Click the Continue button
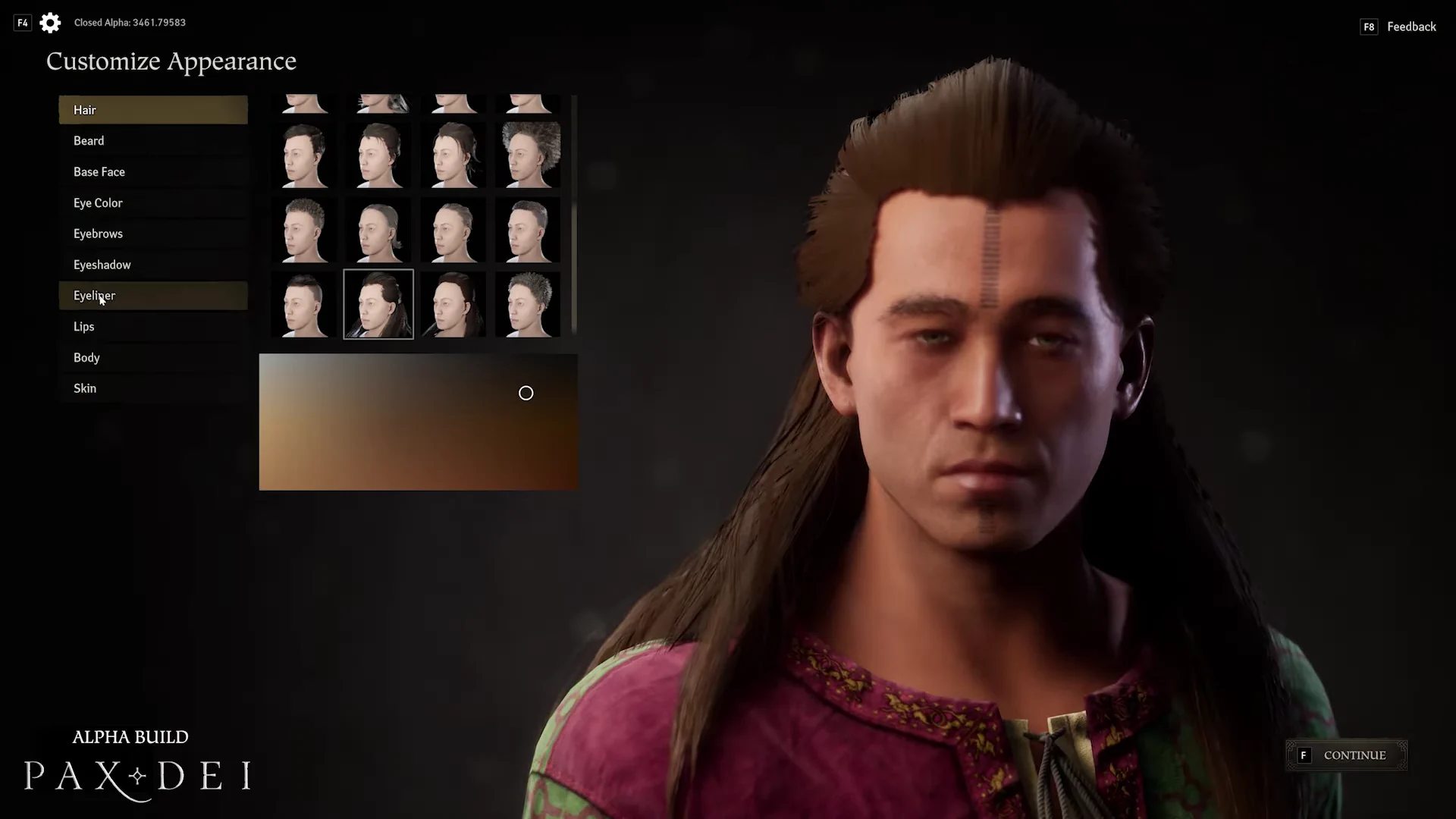This screenshot has height=819, width=1456. (x=1346, y=755)
